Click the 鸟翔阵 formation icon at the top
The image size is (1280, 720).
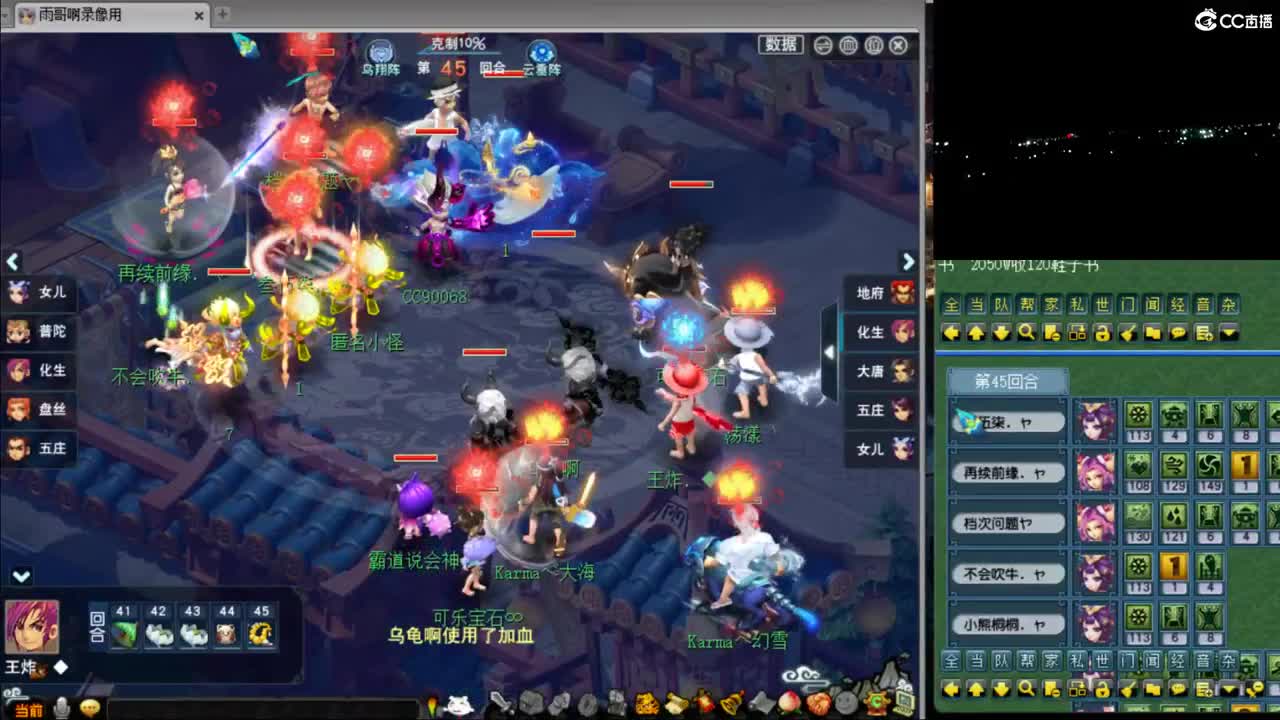378,50
